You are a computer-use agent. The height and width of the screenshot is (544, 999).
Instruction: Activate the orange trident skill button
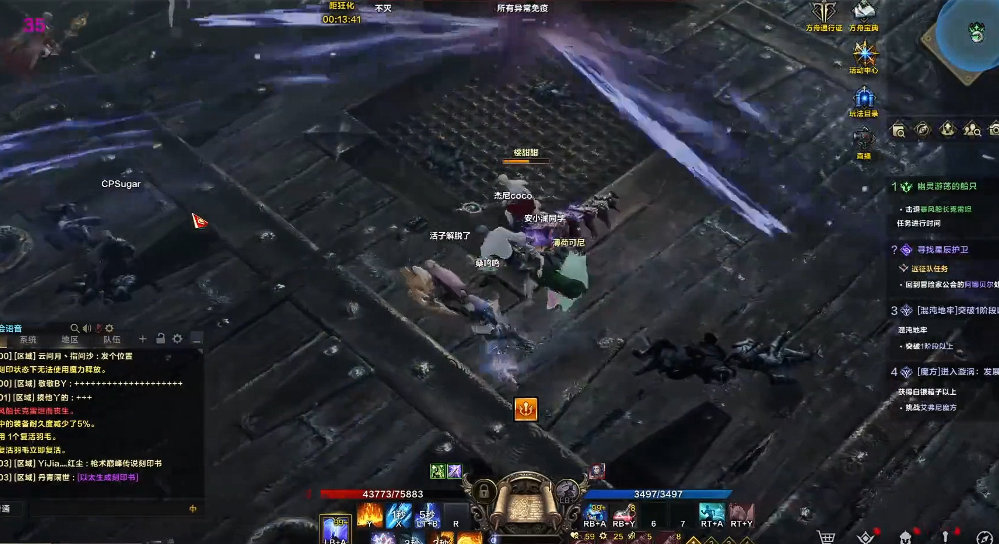click(x=526, y=408)
